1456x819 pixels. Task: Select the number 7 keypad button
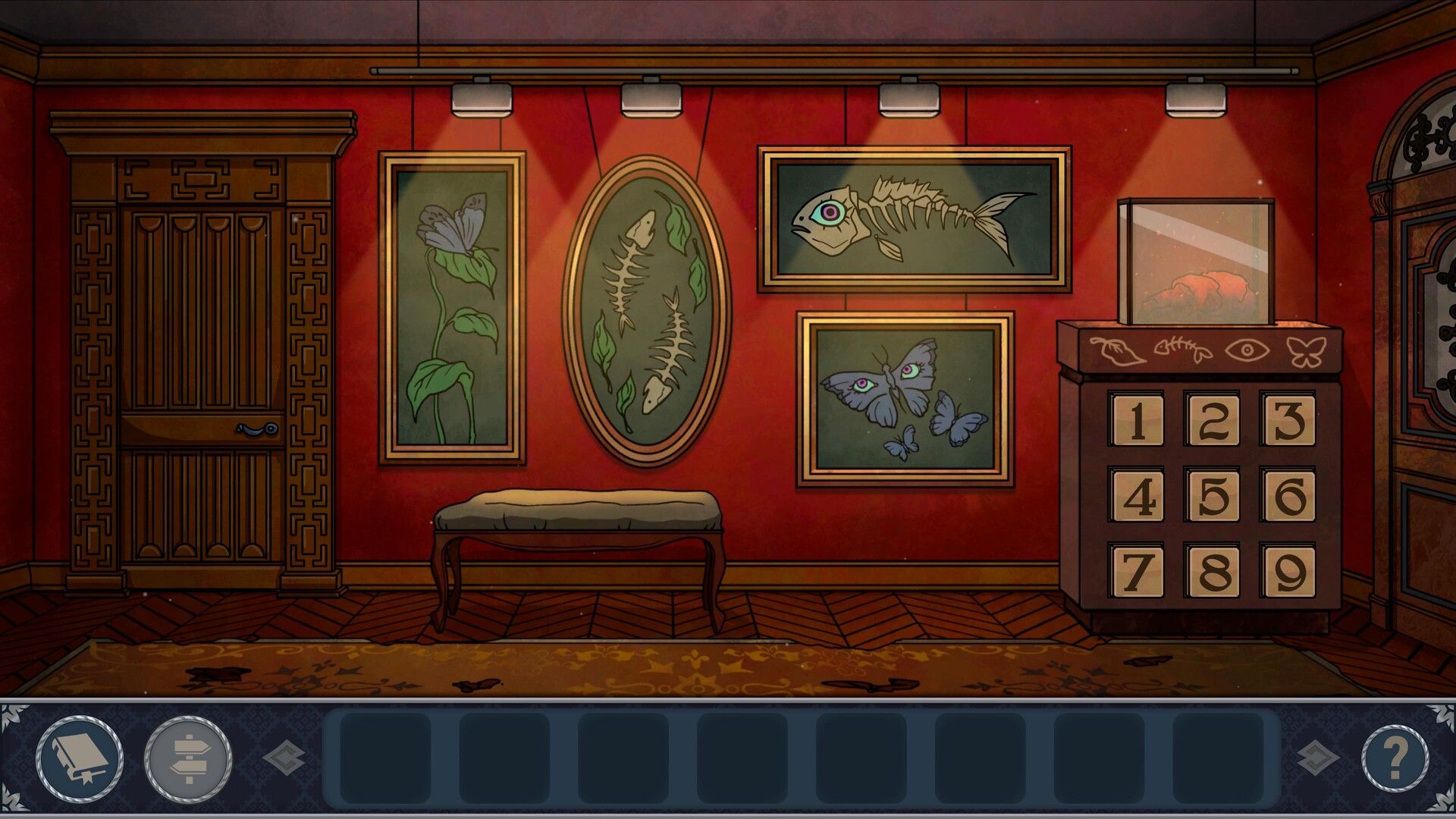pos(1136,570)
